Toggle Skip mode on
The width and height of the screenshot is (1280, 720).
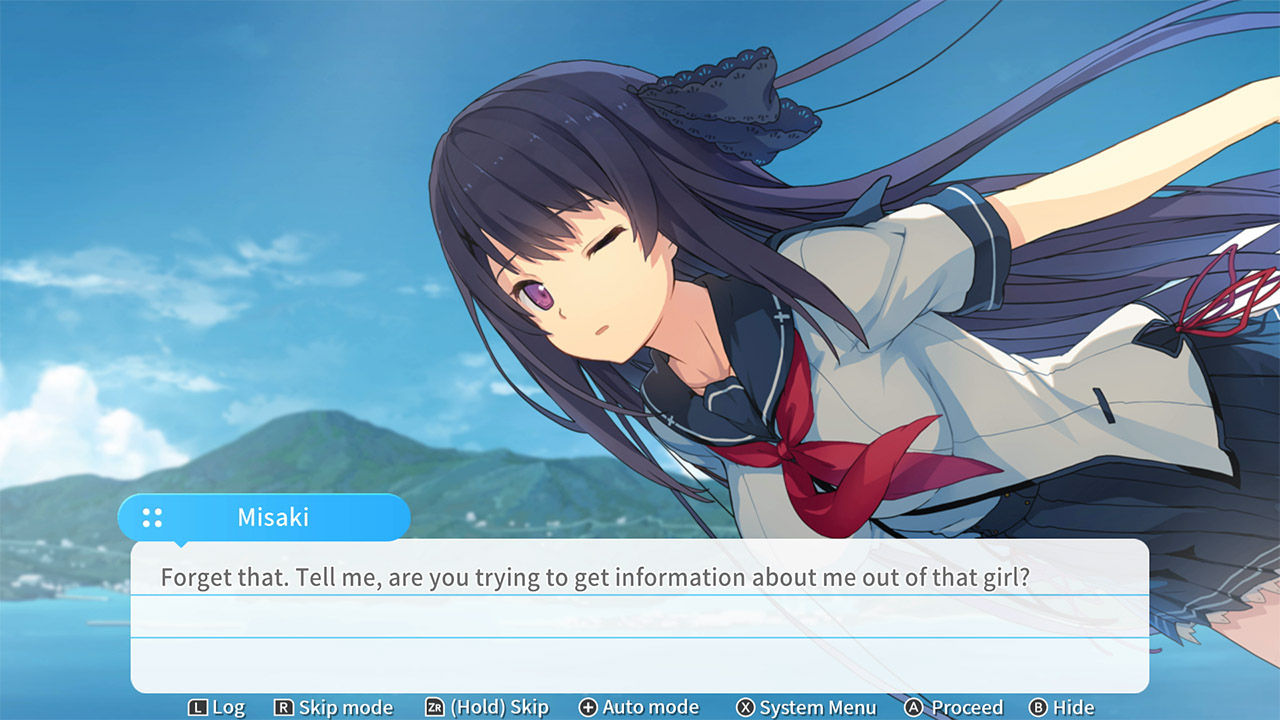[x=334, y=707]
